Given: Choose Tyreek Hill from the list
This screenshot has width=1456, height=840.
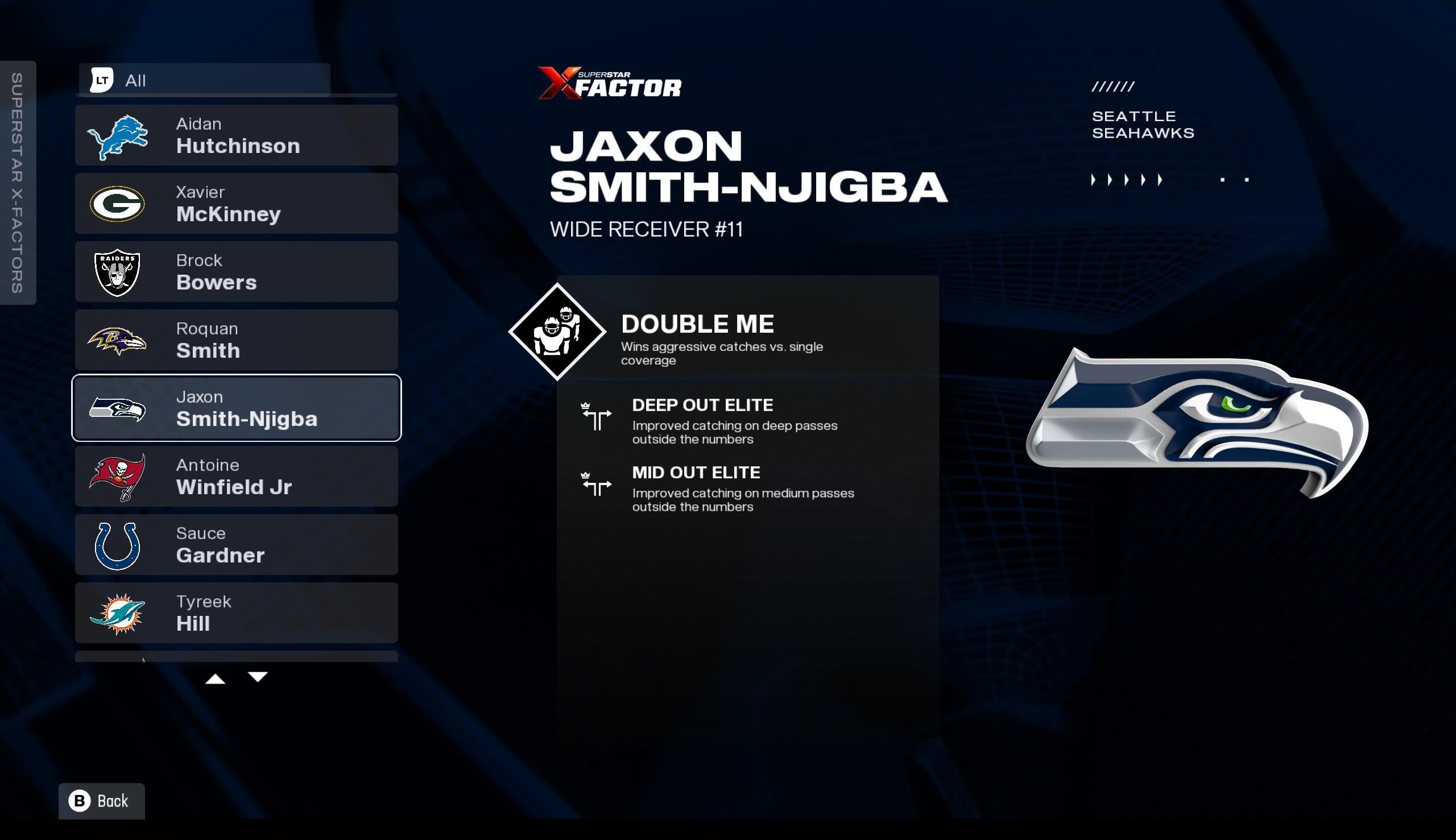Looking at the screenshot, I should (x=236, y=612).
